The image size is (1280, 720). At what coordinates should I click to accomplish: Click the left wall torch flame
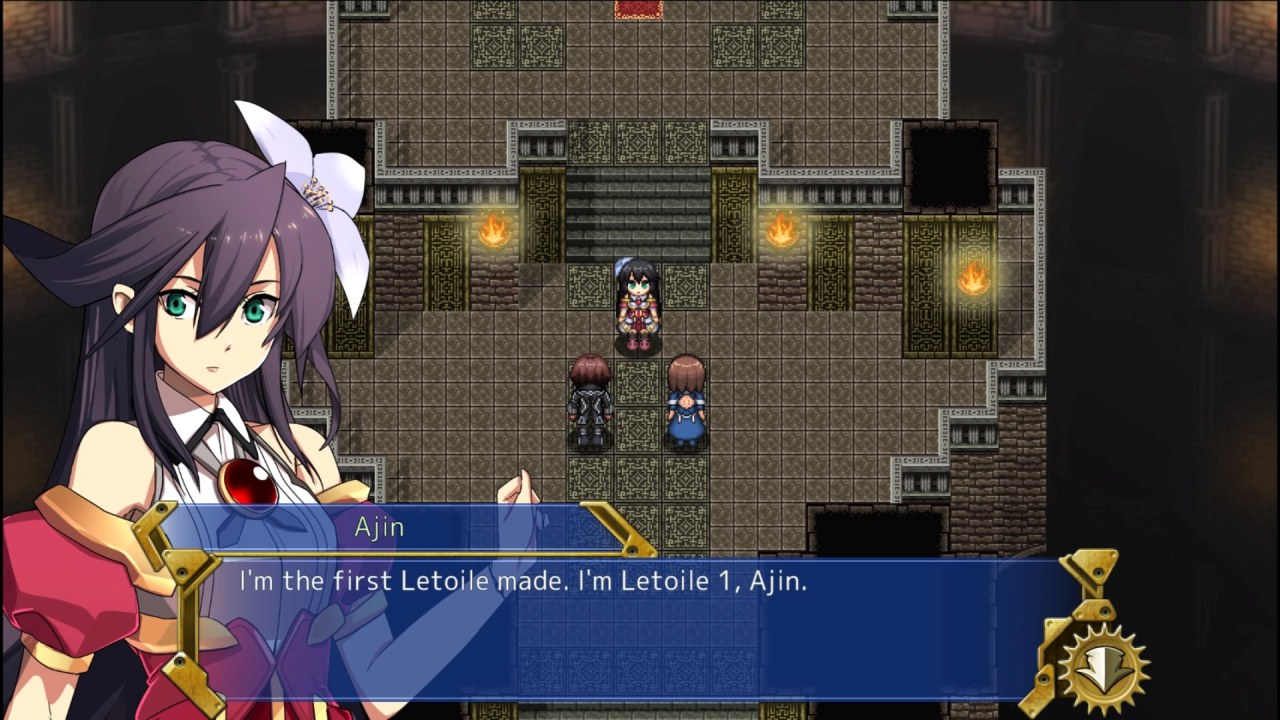click(495, 232)
